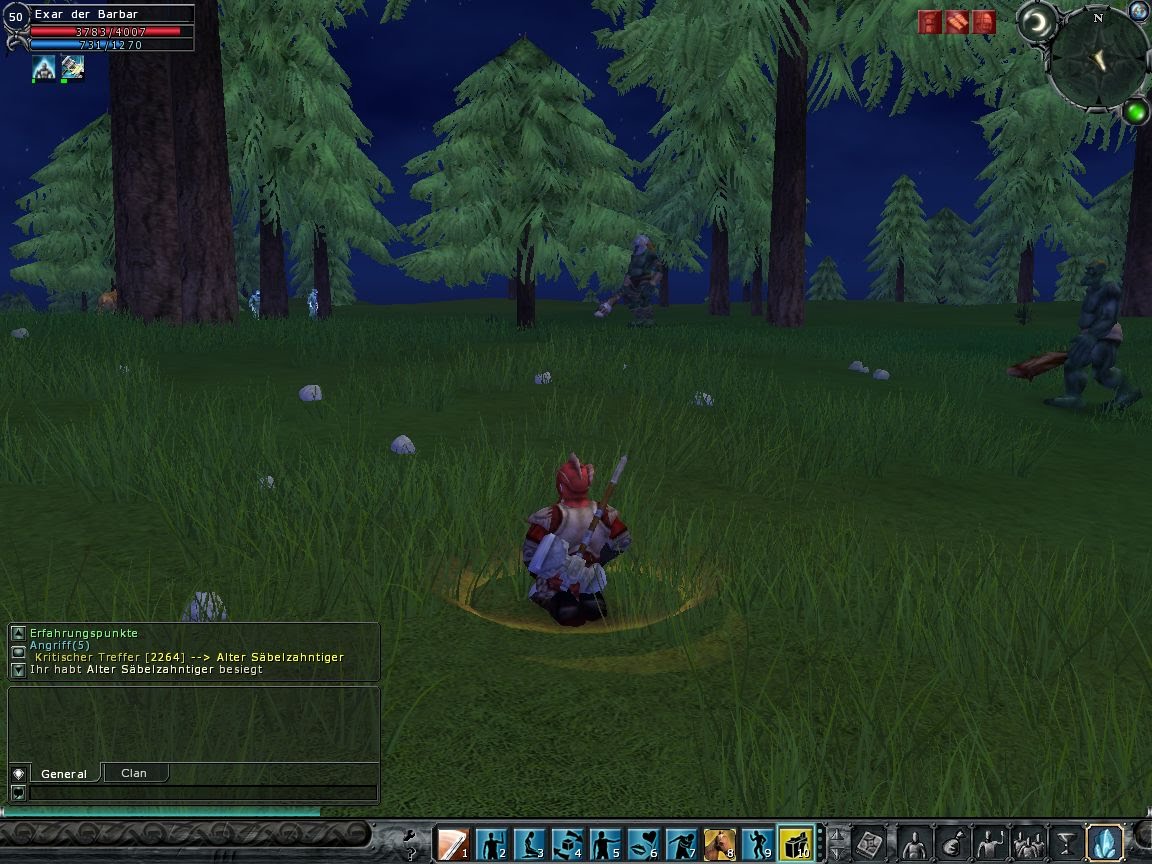The height and width of the screenshot is (864, 1152).
Task: Summon the horse mount from slot 8
Action: 720,844
